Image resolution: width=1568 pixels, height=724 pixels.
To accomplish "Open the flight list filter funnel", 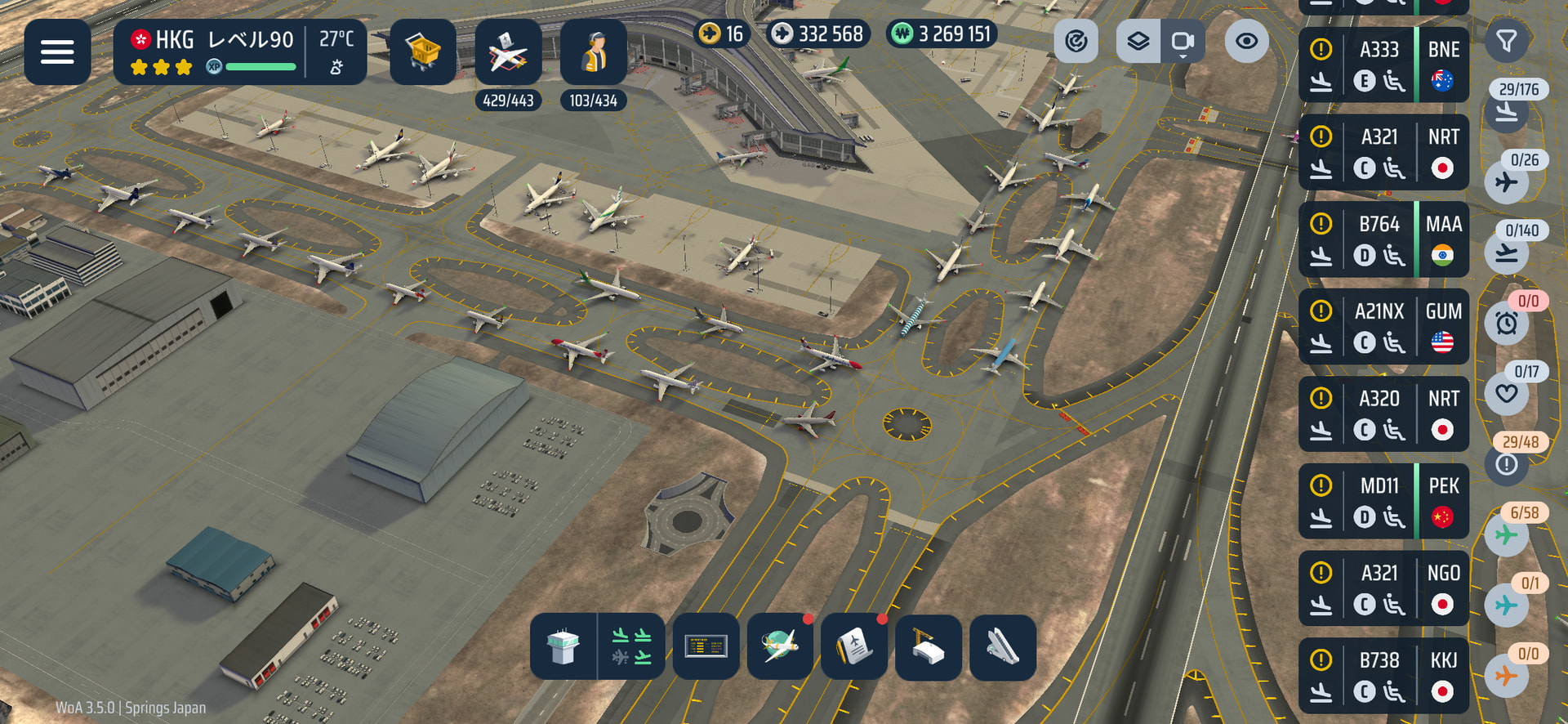I will point(1506,41).
